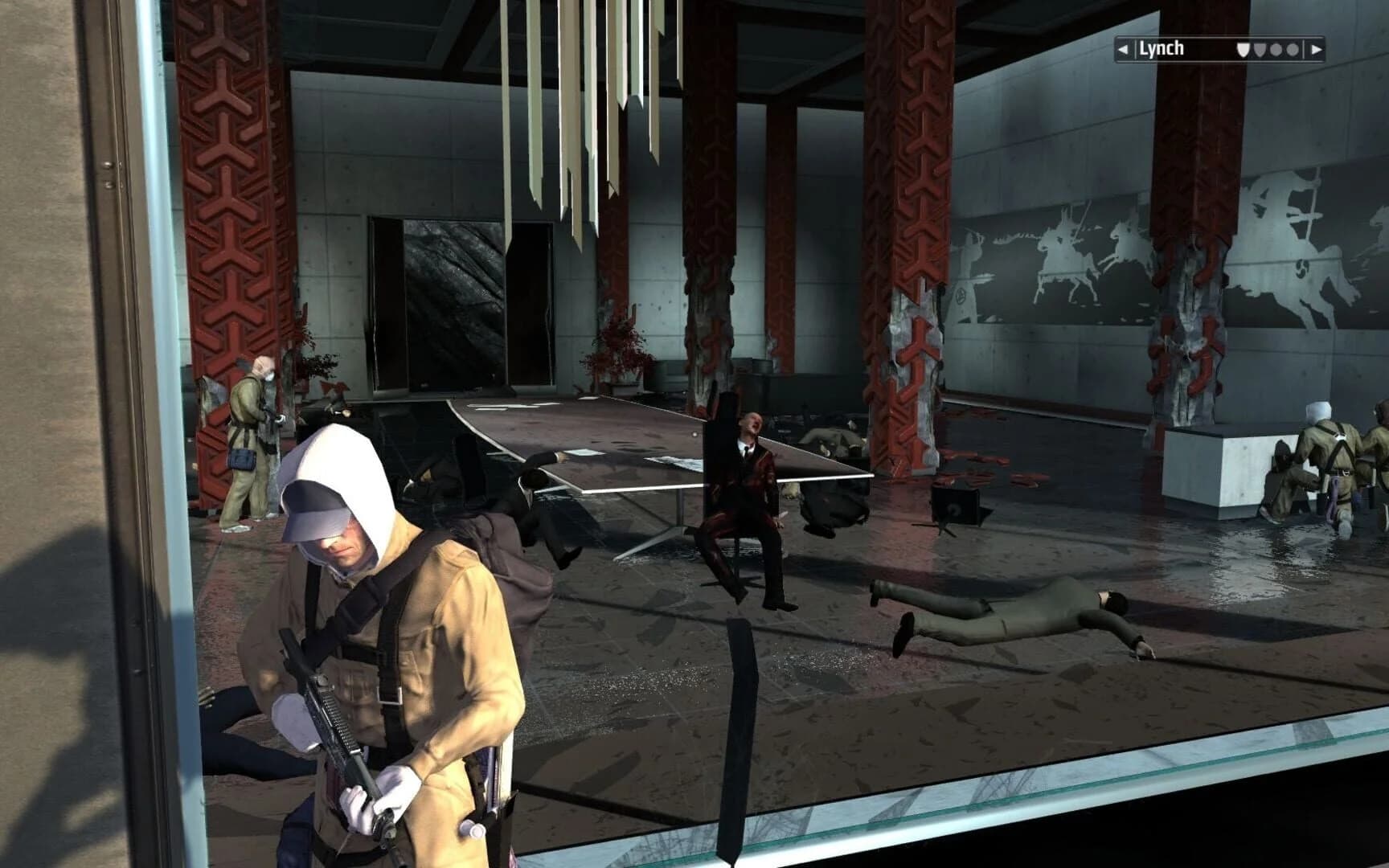This screenshot has width=1389, height=868.
Task: Click the second shield indicator in the HUD
Action: (1259, 50)
